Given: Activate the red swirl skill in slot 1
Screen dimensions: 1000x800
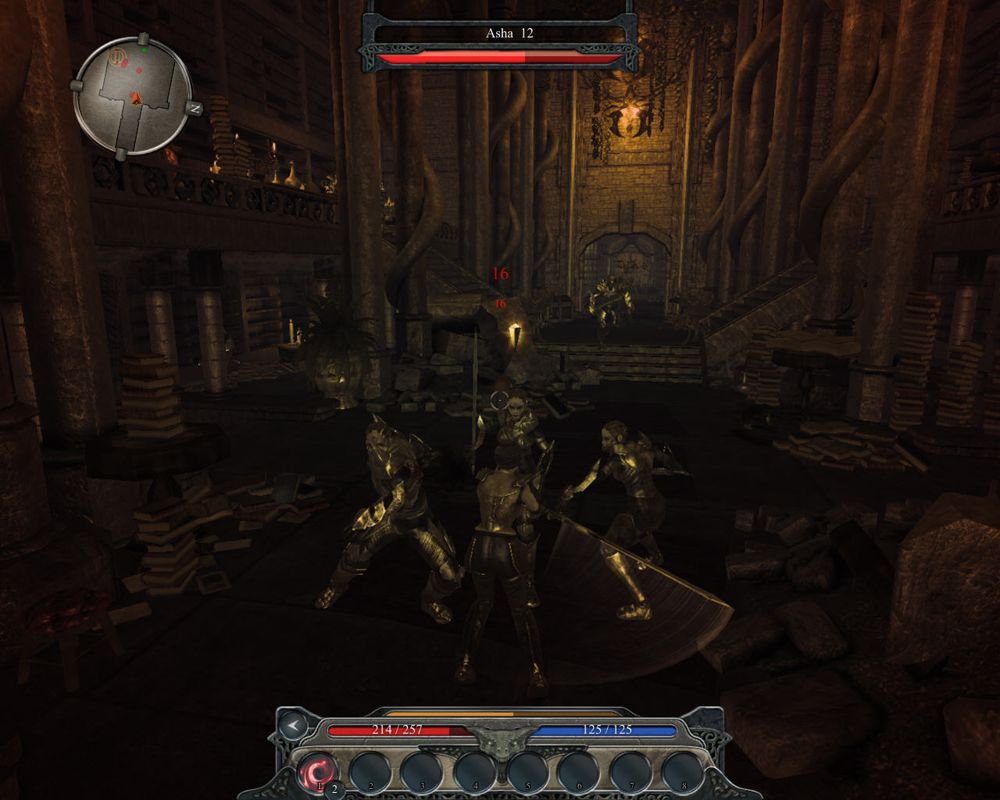Looking at the screenshot, I should point(319,771).
